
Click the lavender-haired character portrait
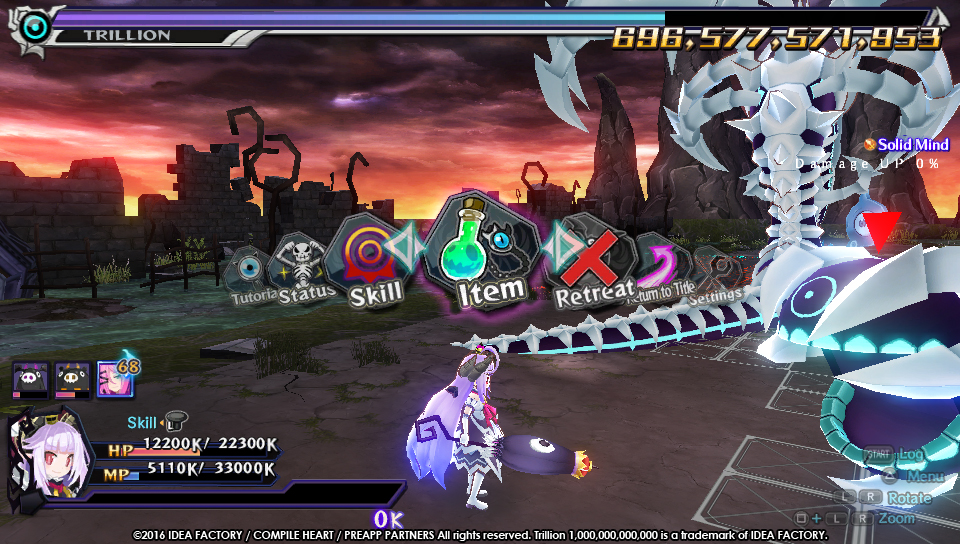click(46, 455)
